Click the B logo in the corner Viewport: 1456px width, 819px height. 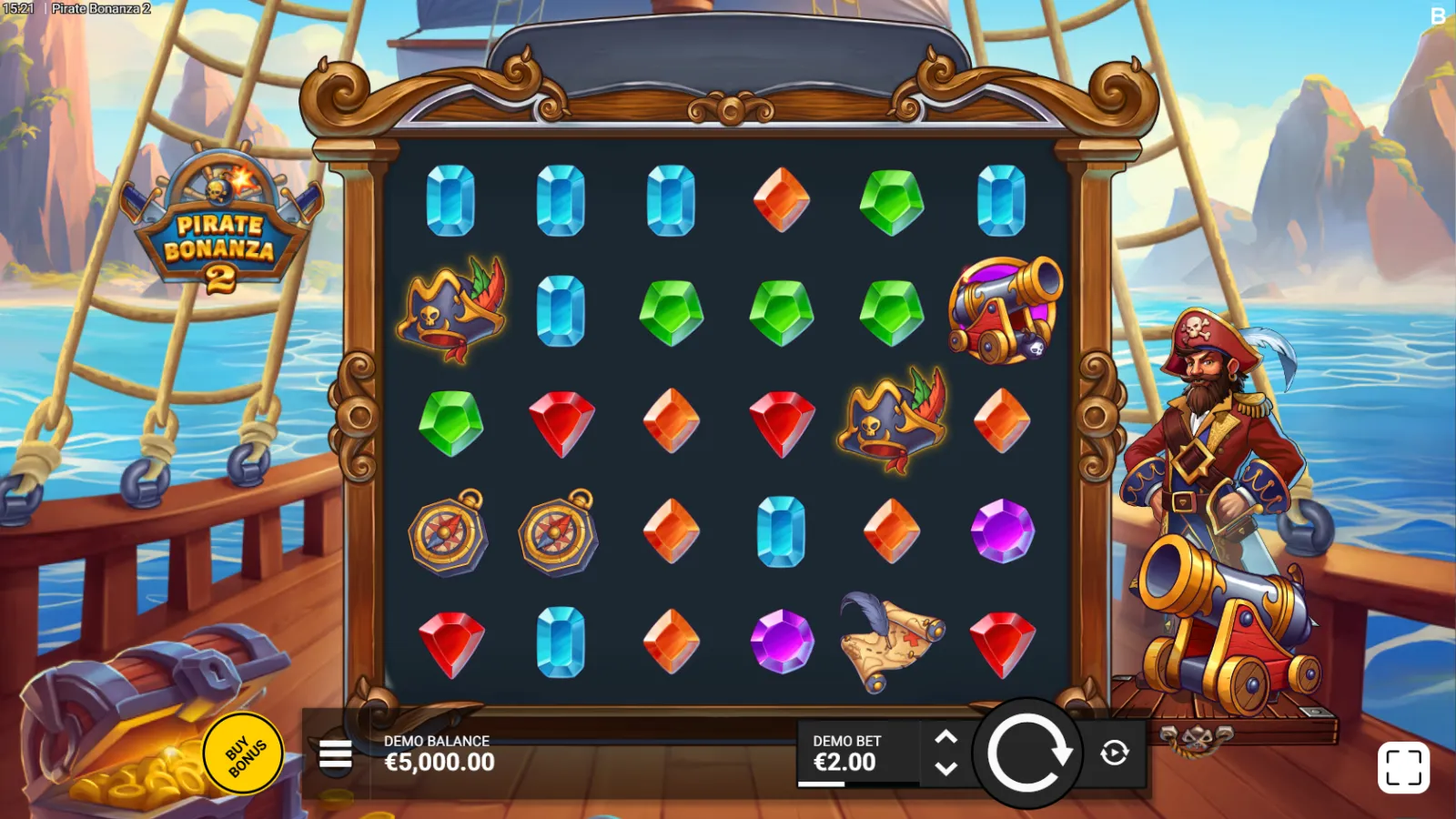1438,16
